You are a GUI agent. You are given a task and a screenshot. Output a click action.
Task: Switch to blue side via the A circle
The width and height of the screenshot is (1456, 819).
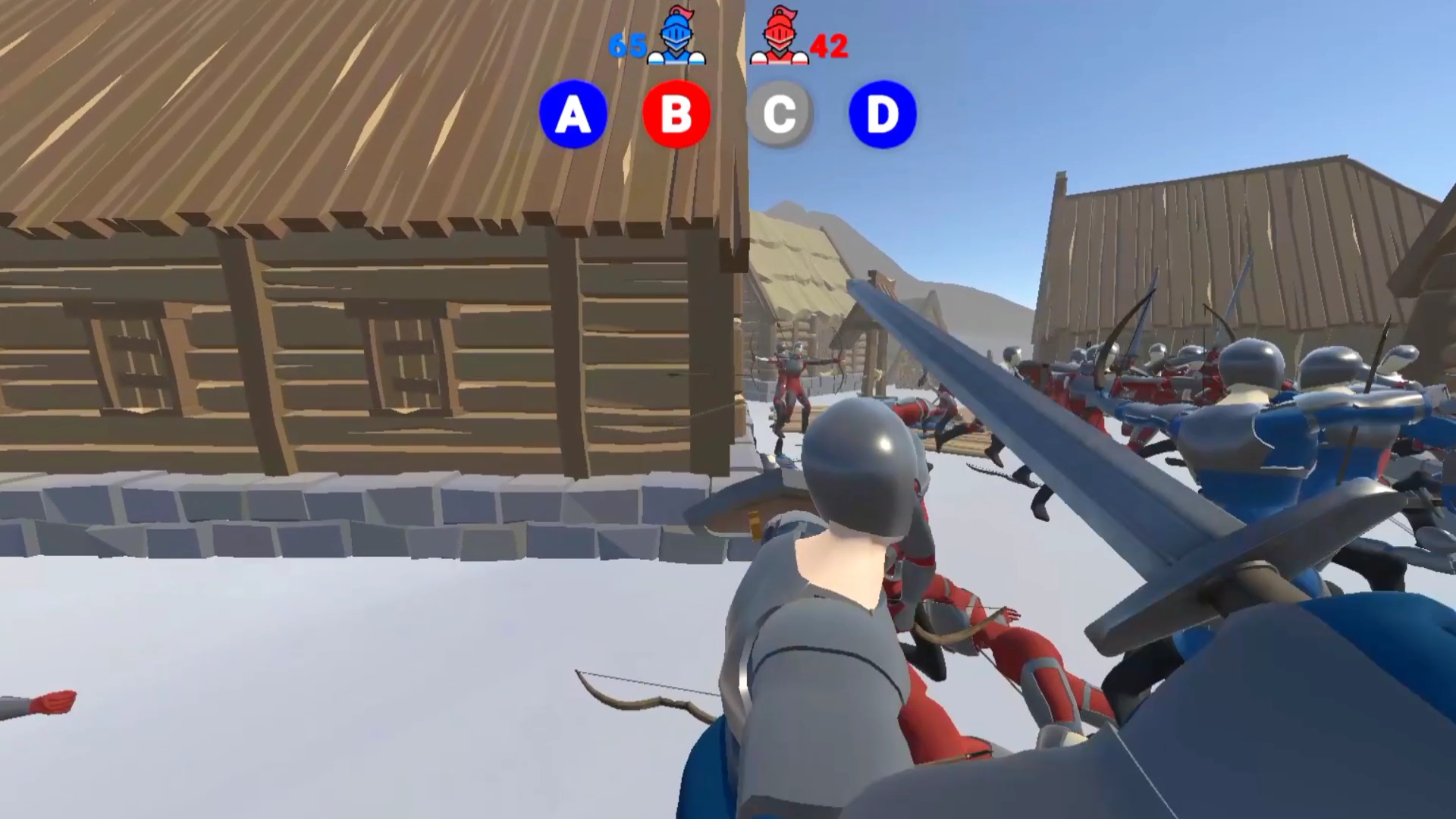coord(573,114)
